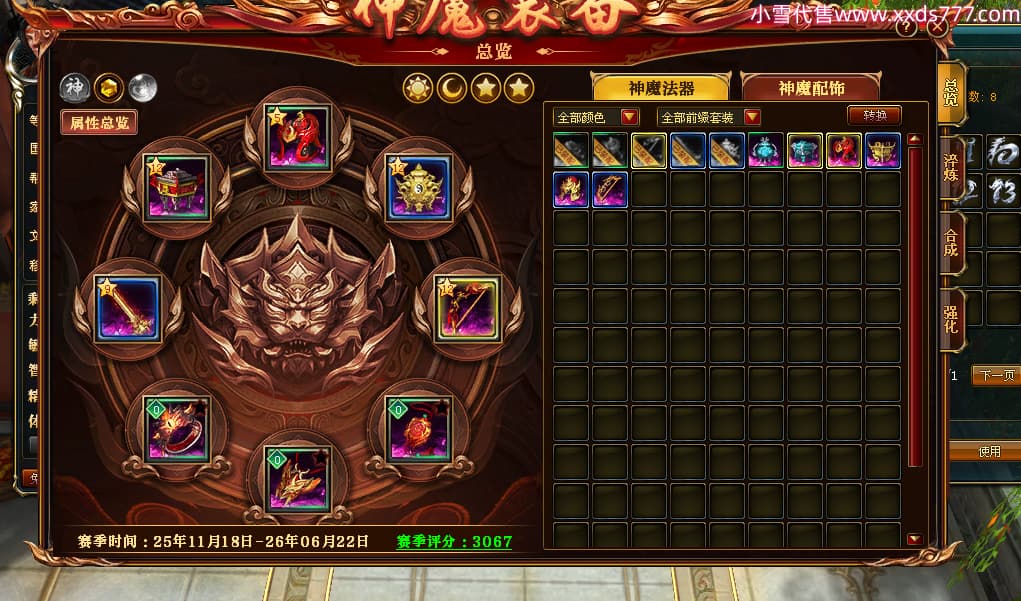Click the sun icon above the wheel
The image size is (1021, 601).
click(417, 89)
